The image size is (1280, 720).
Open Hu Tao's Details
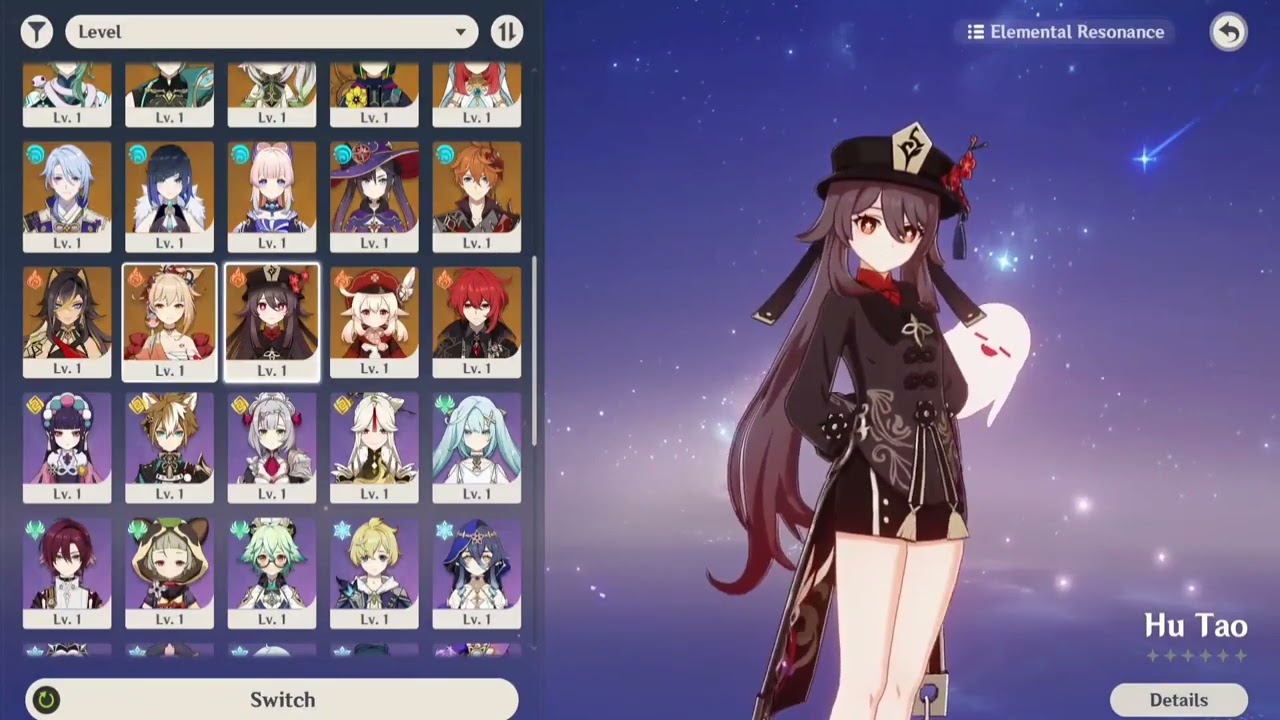(1178, 700)
